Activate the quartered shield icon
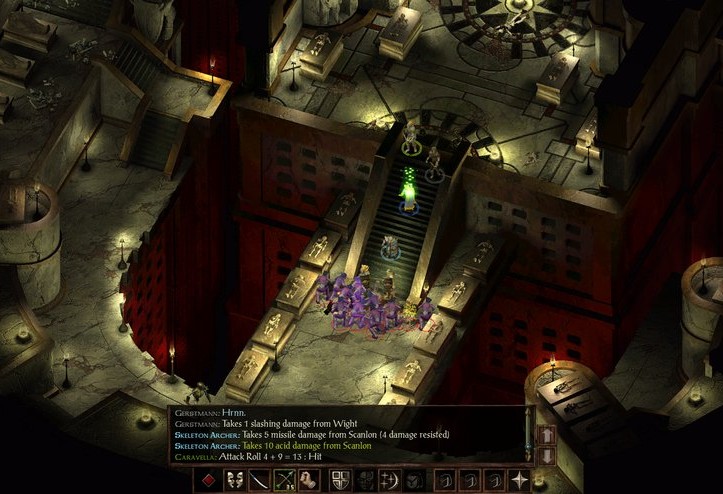The height and width of the screenshot is (494, 723). click(340, 479)
